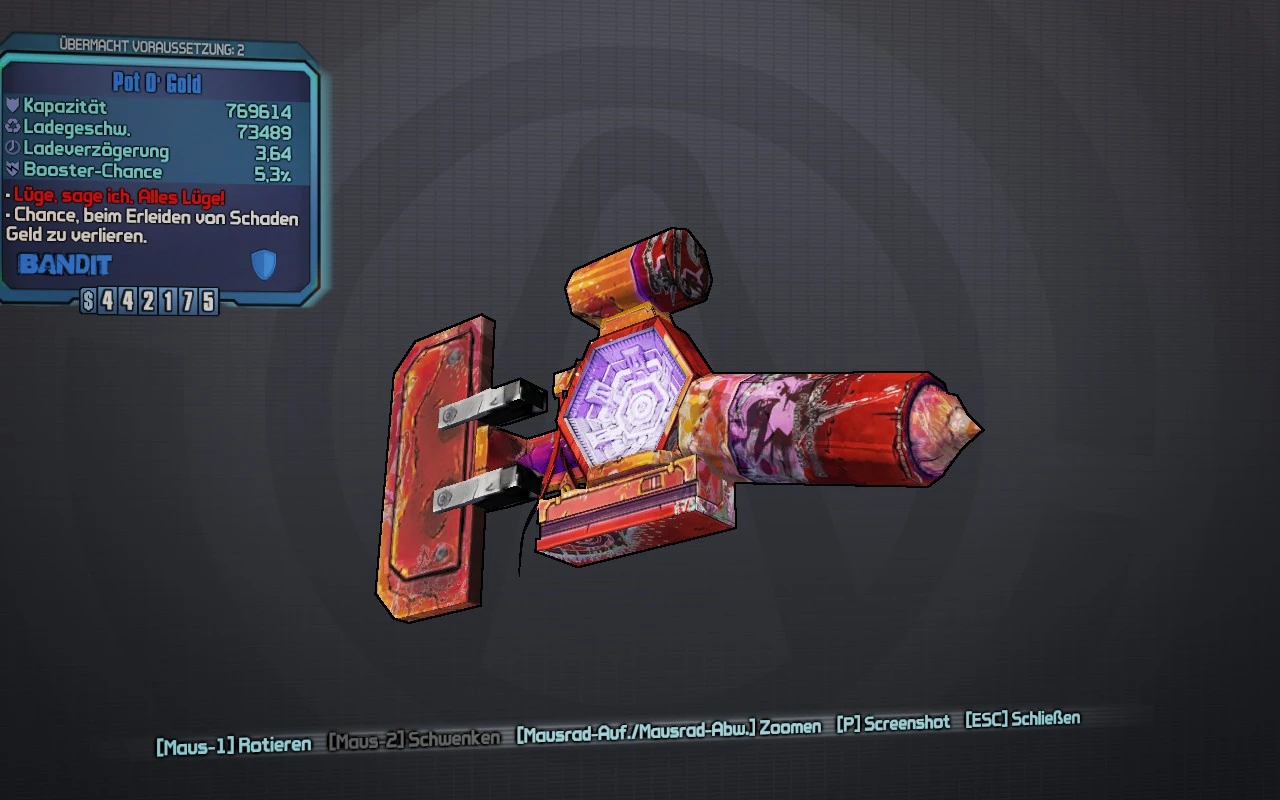Click the money value 442175
Viewport: 1280px width, 800px height.
tap(160, 300)
